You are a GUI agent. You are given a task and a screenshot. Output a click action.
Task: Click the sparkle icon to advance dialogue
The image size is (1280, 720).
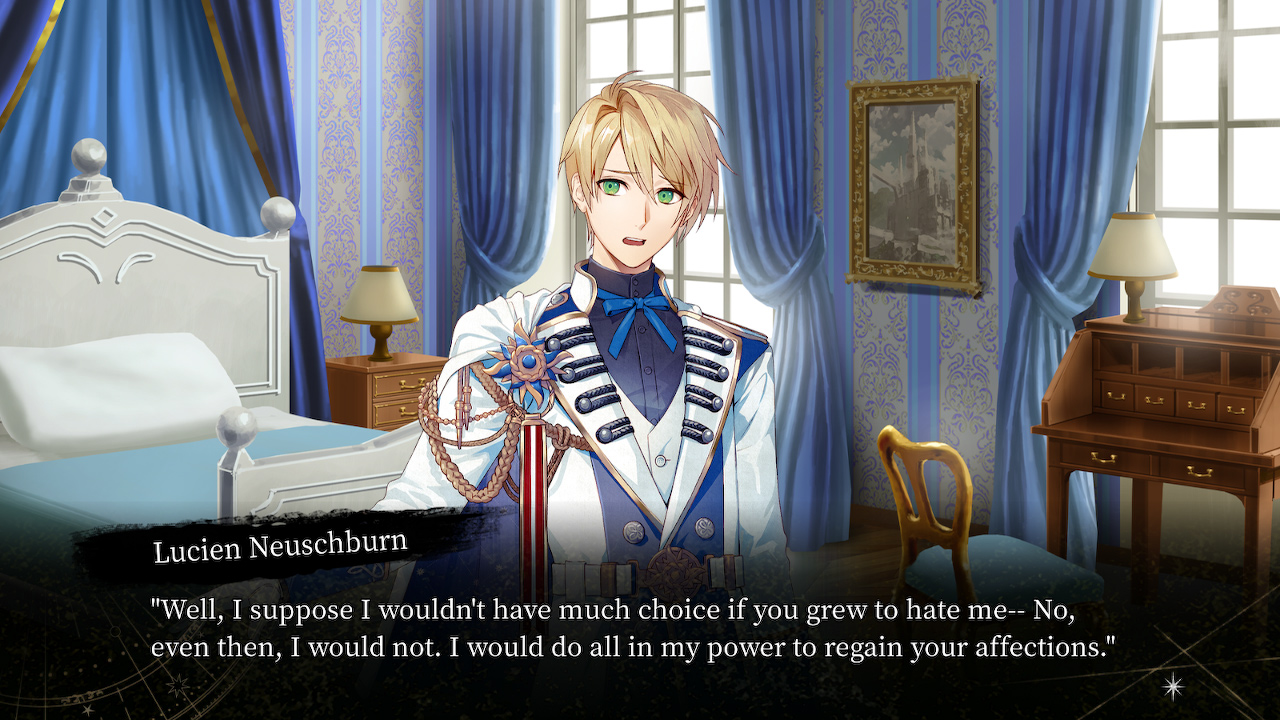click(1172, 685)
